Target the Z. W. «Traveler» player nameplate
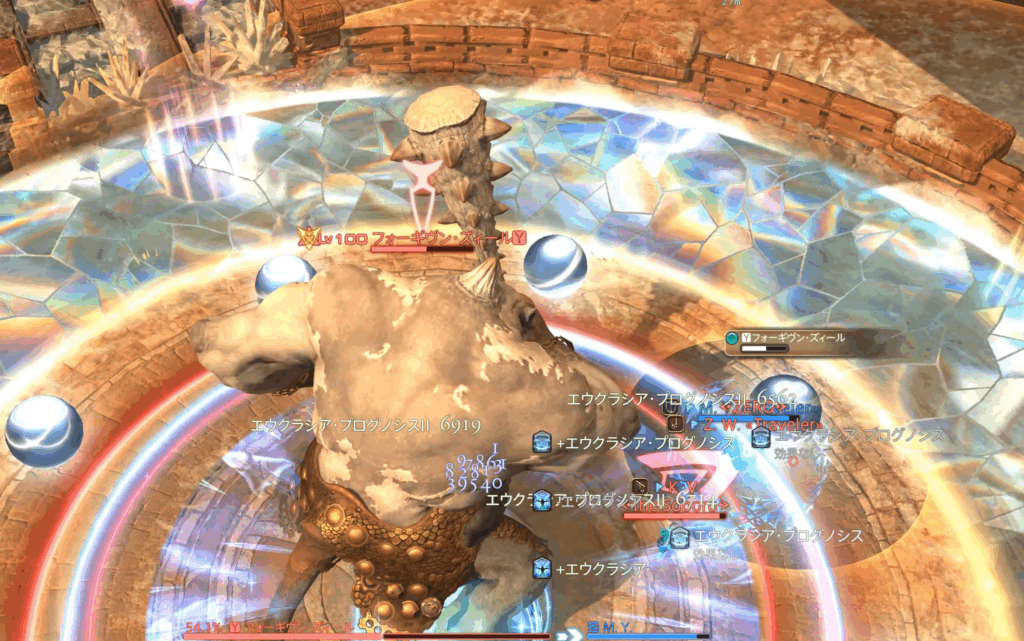The height and width of the screenshot is (641, 1024). point(759,423)
